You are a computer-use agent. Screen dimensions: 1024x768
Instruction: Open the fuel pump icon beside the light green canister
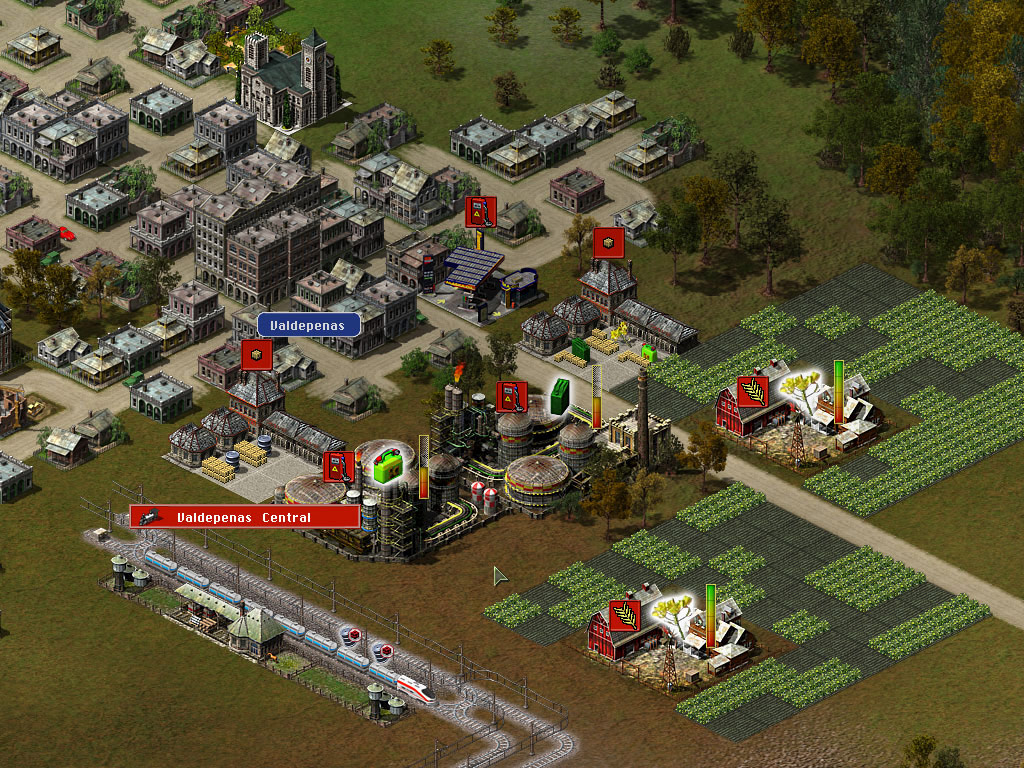(x=339, y=467)
